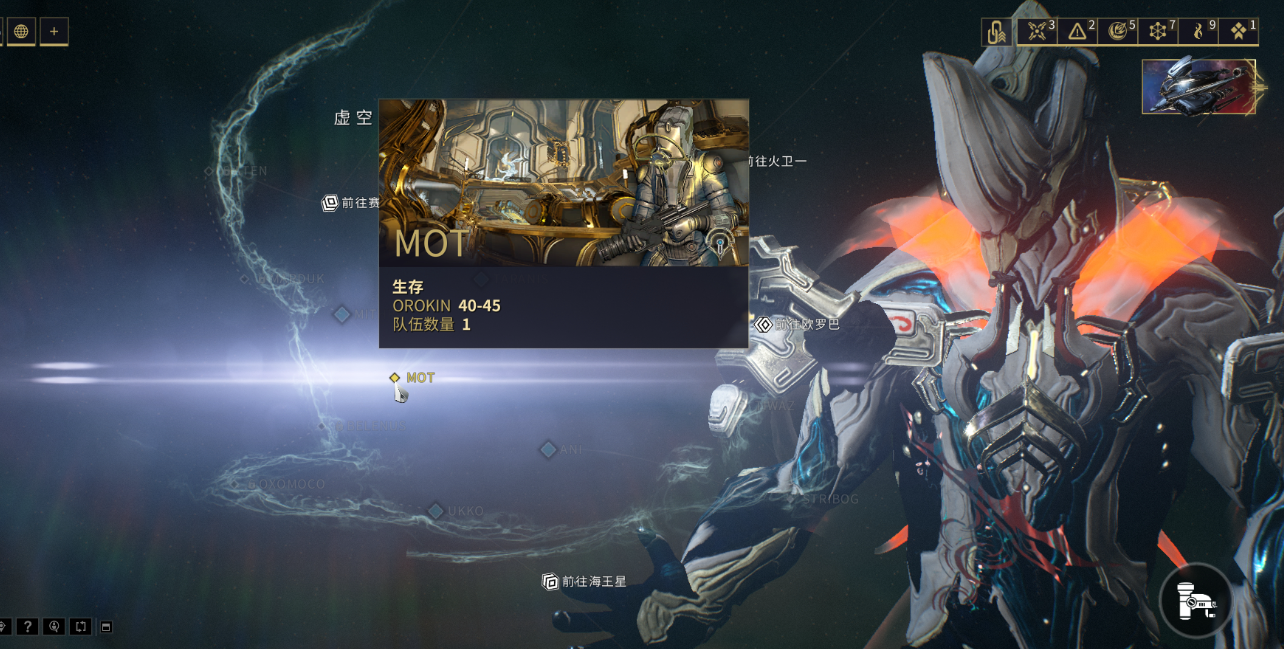Show the warning triangle alerts marked 2
Viewport: 1284px width, 649px height.
click(1077, 32)
